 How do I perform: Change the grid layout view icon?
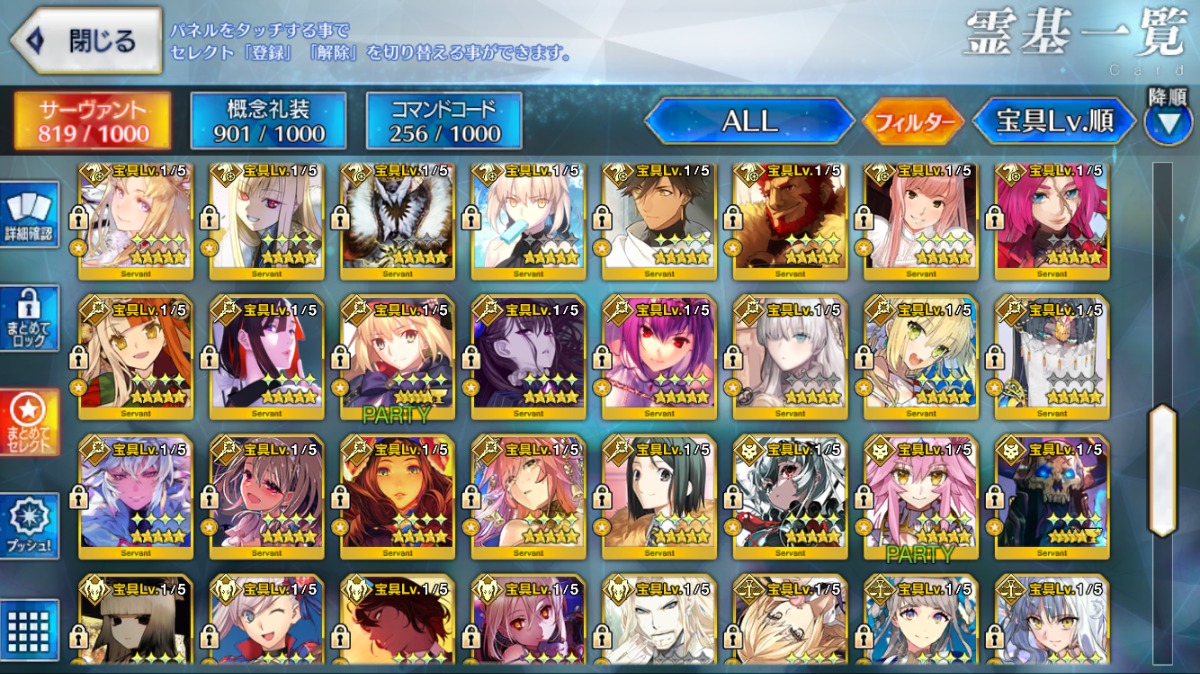point(31,630)
